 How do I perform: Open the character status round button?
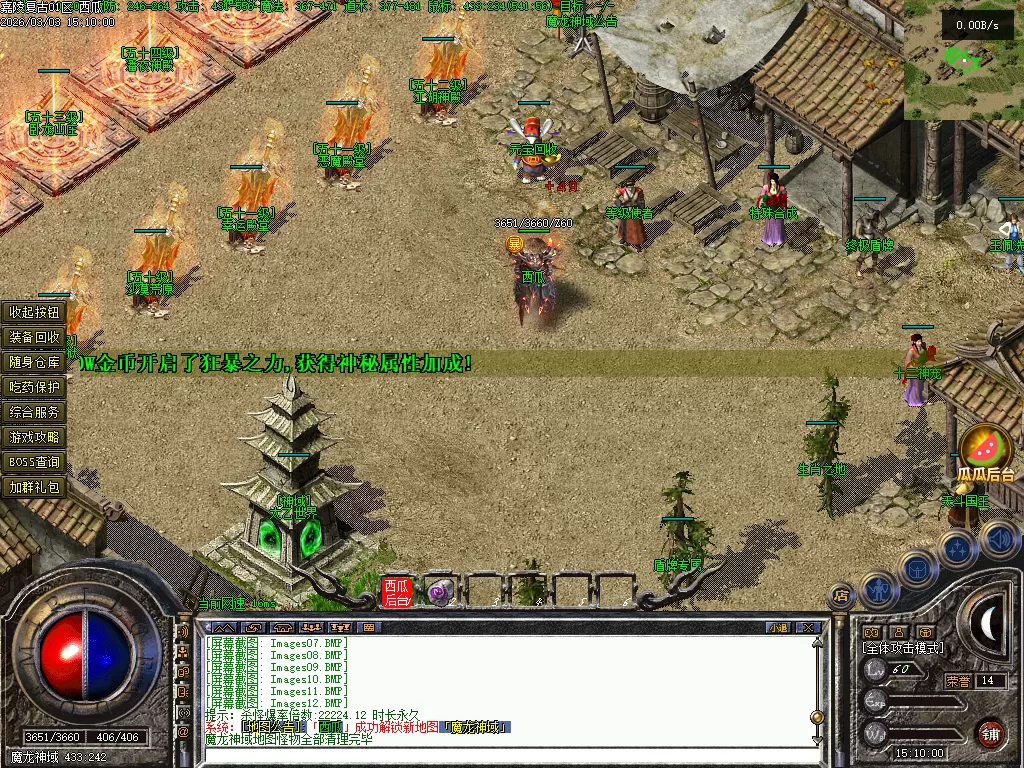coord(878,590)
